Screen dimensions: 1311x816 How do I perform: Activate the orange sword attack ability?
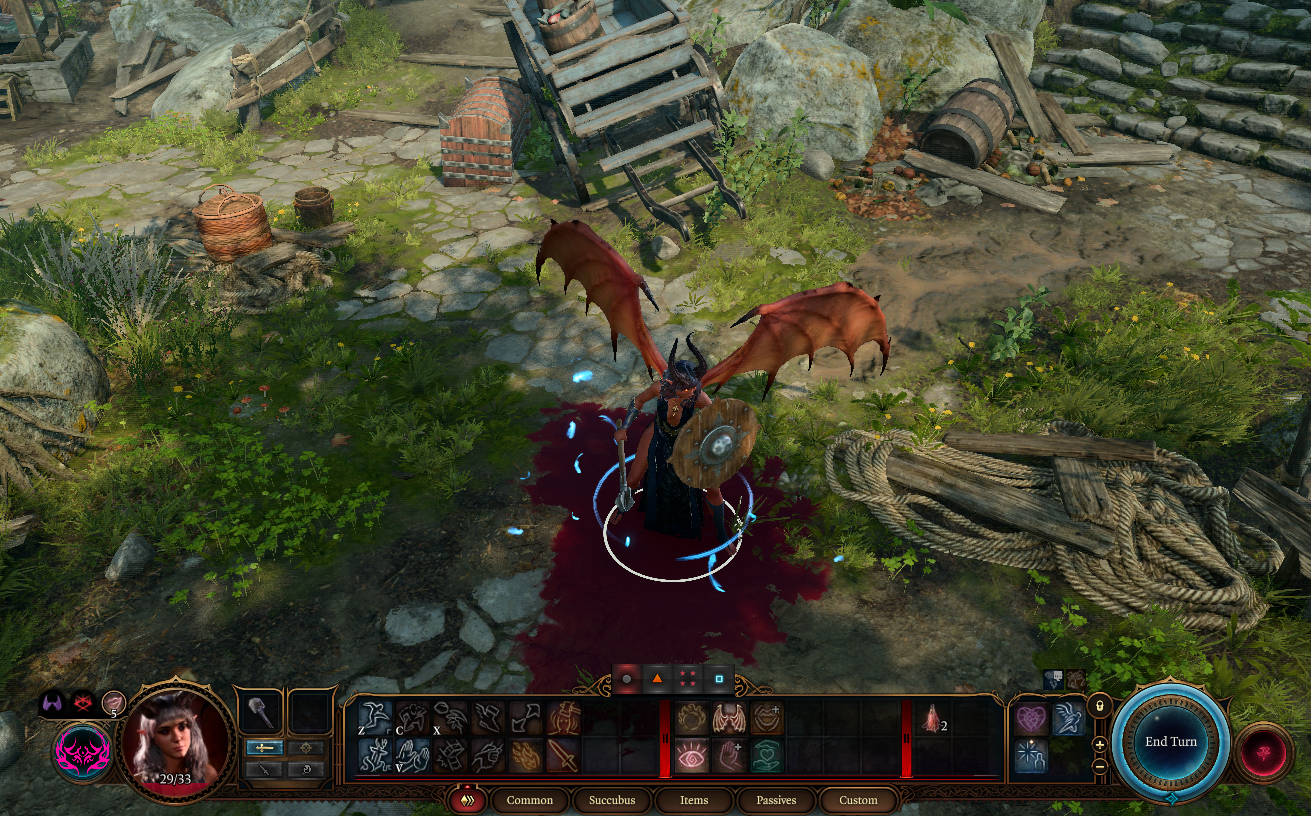(564, 756)
